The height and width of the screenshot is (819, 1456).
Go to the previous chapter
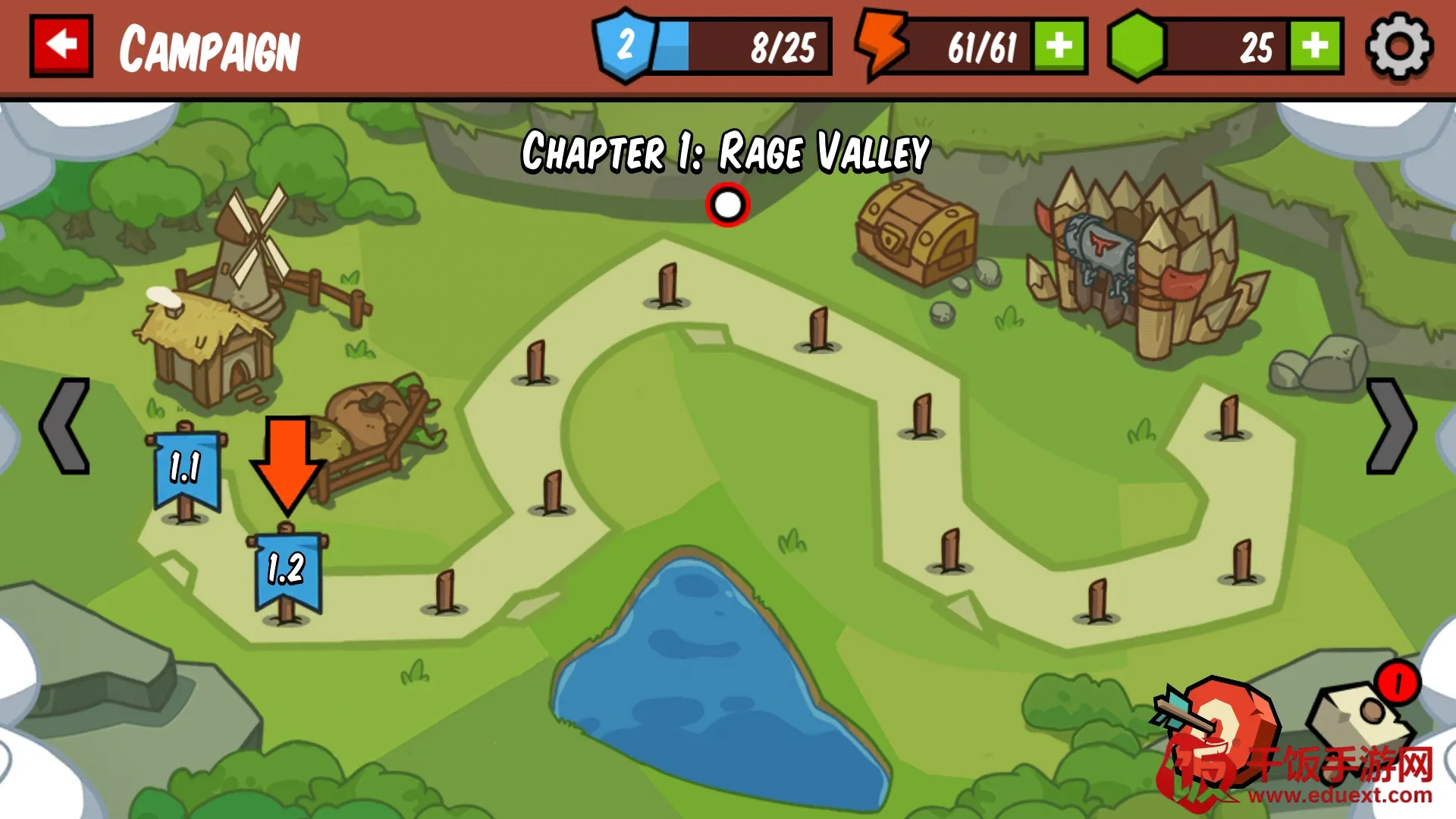(65, 426)
